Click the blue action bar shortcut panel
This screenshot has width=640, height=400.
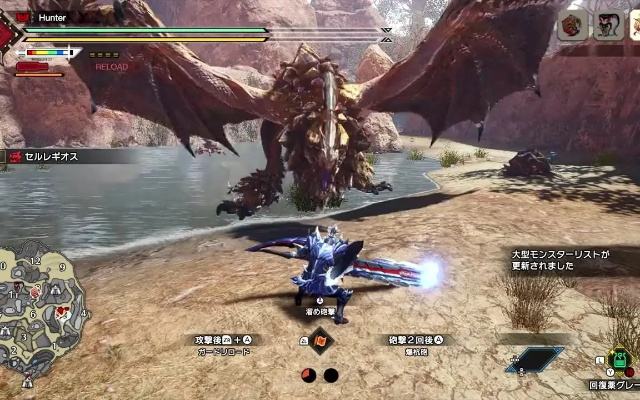(x=534, y=360)
